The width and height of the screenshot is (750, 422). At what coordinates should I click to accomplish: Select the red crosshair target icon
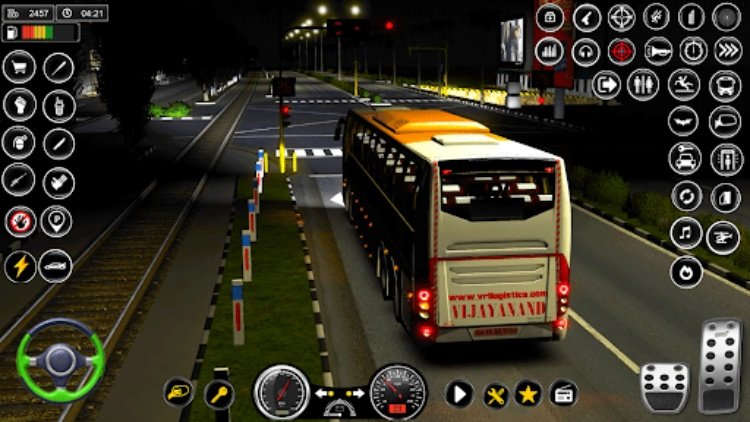[621, 51]
